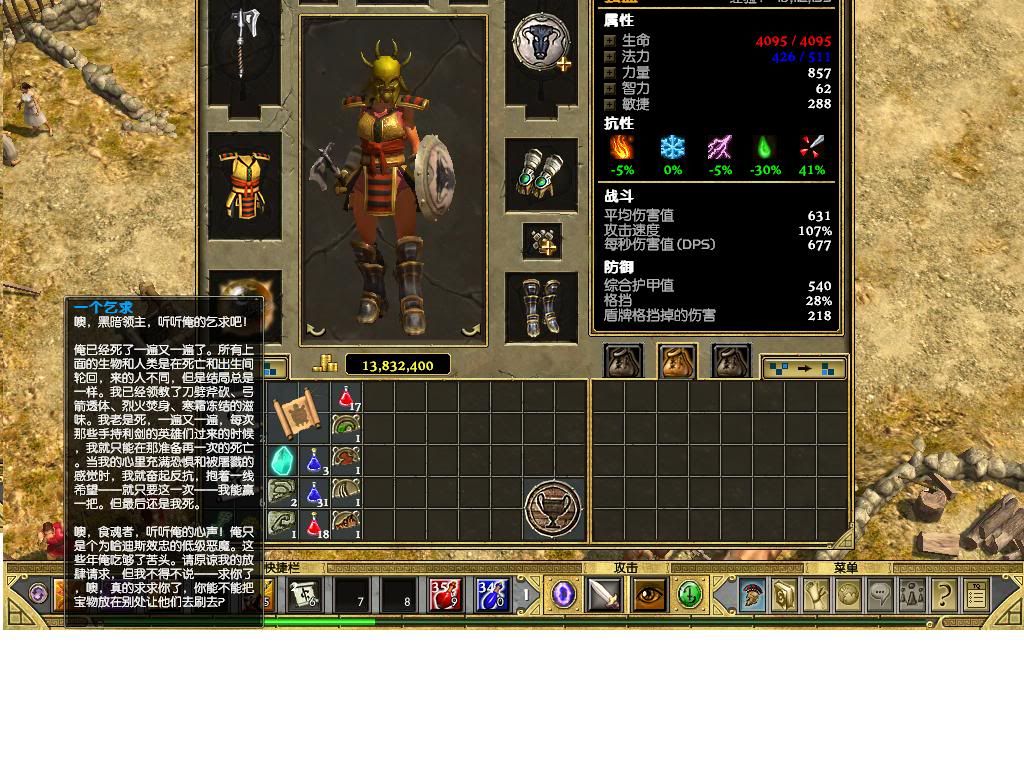Click the green level-up skill button
1024x768 pixels.
click(690, 596)
